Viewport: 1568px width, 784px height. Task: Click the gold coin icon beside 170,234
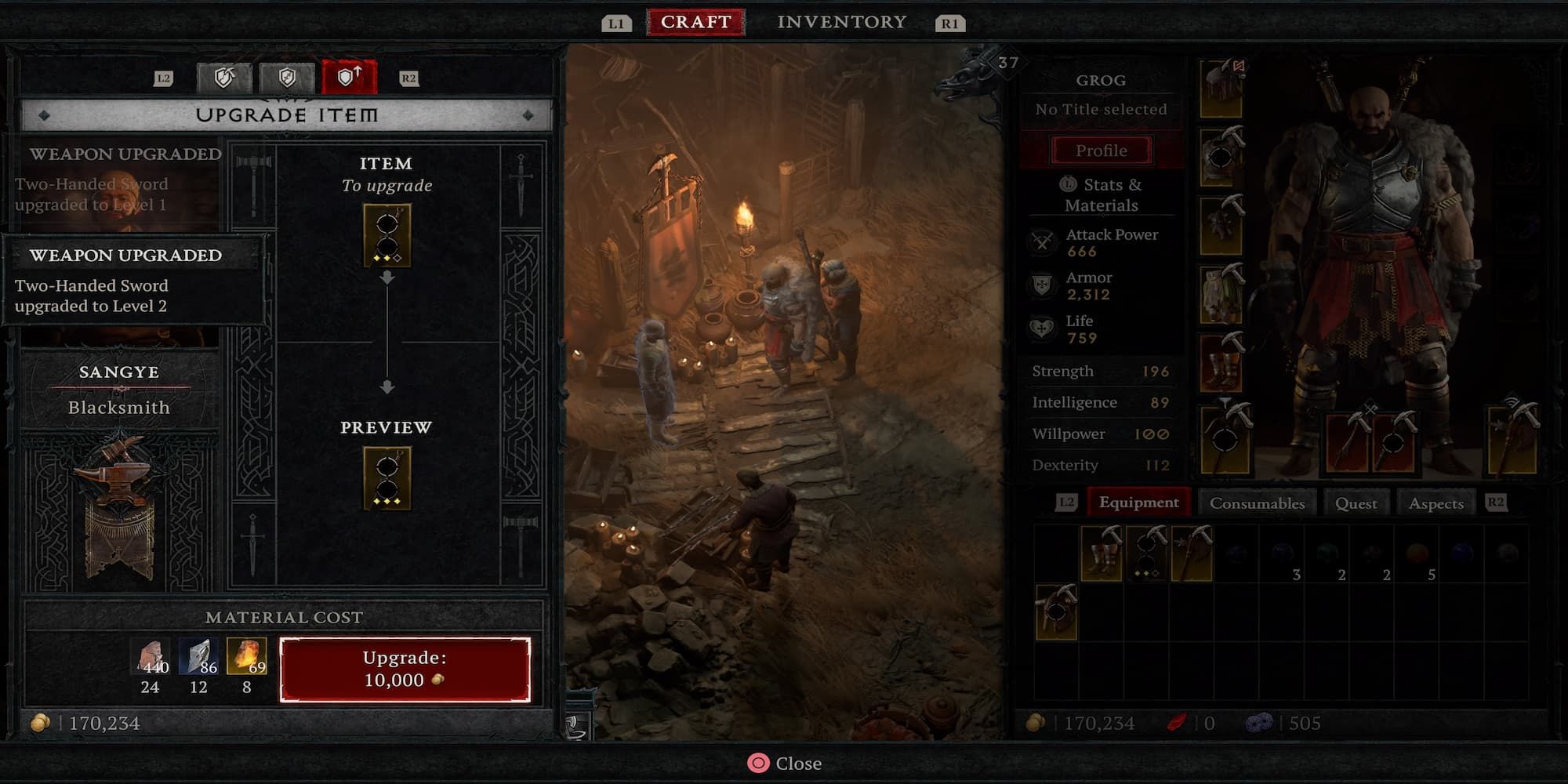(x=39, y=722)
